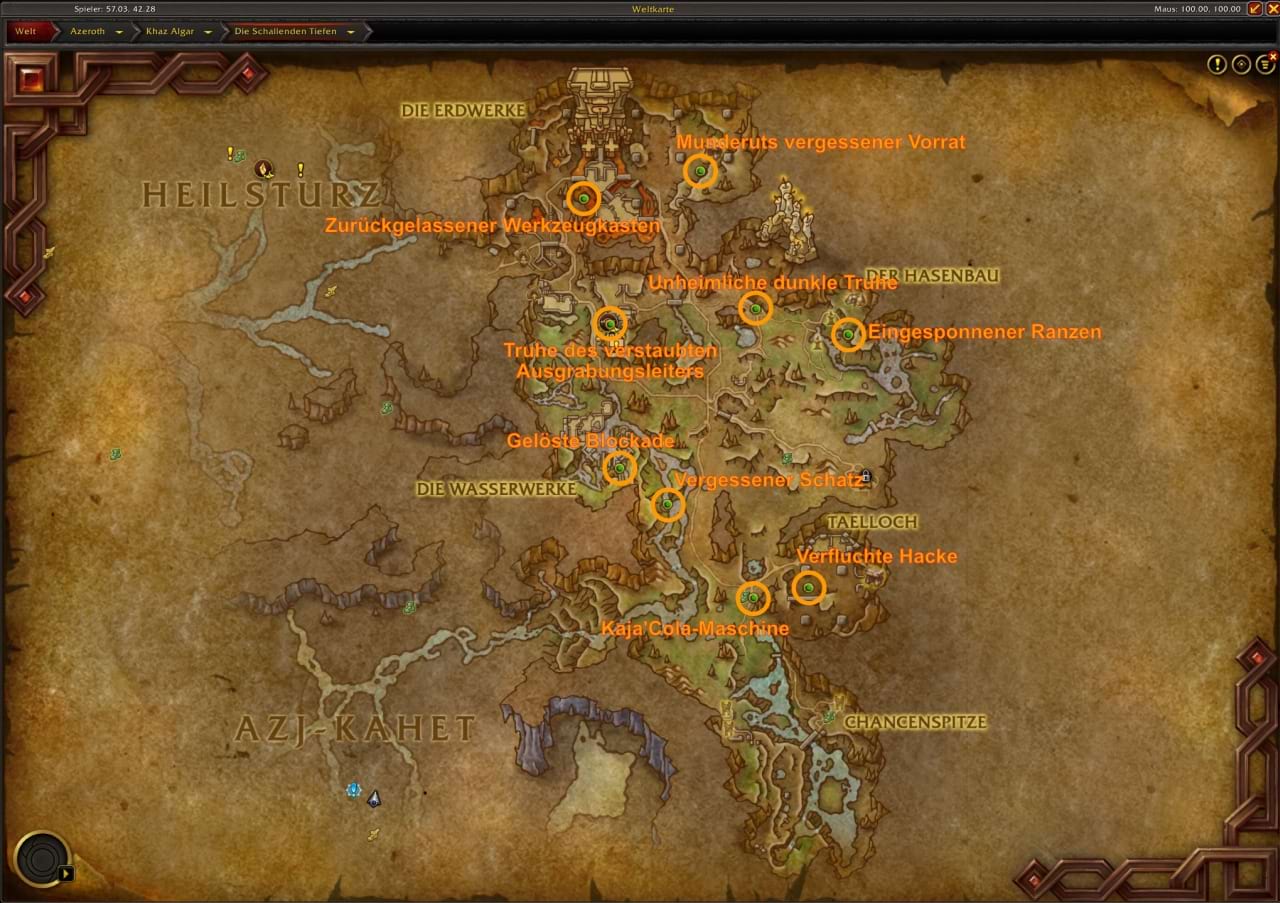Viewport: 1280px width, 903px height.
Task: Select the Kaja'Cola-Maschine marker
Action: tap(752, 598)
